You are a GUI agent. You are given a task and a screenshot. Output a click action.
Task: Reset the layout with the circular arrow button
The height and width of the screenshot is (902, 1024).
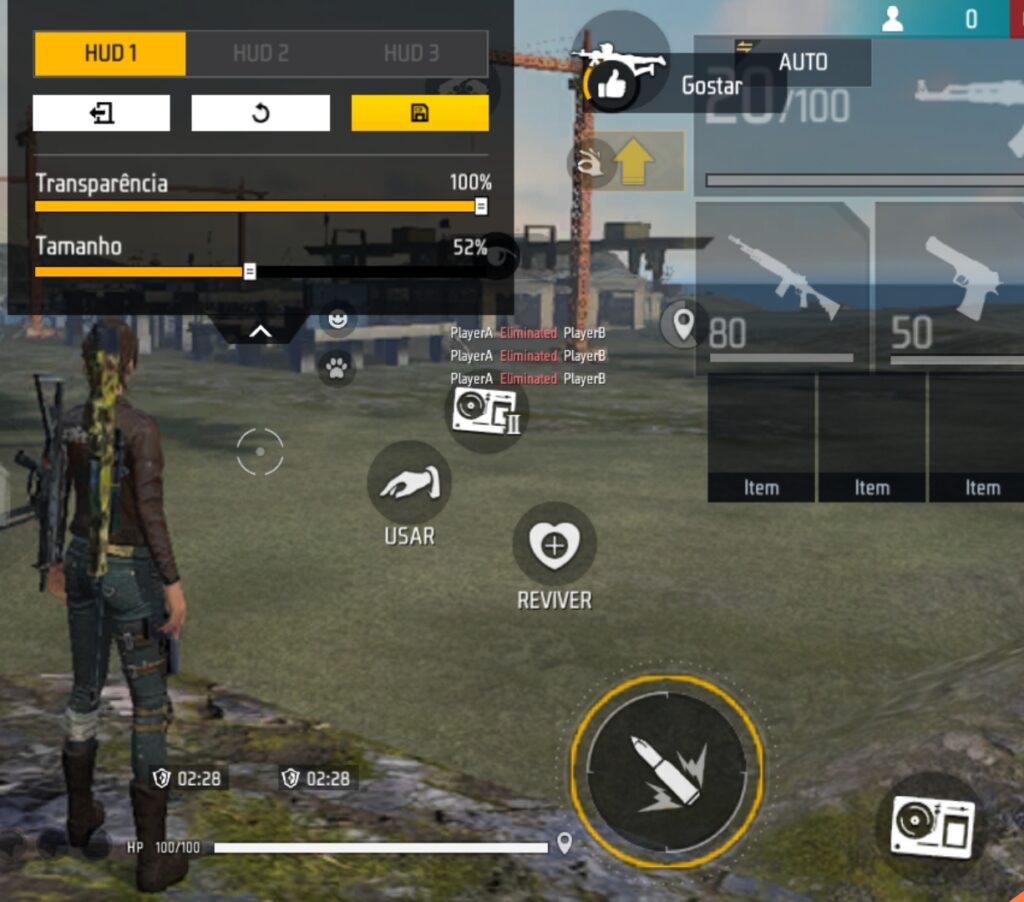click(x=260, y=113)
